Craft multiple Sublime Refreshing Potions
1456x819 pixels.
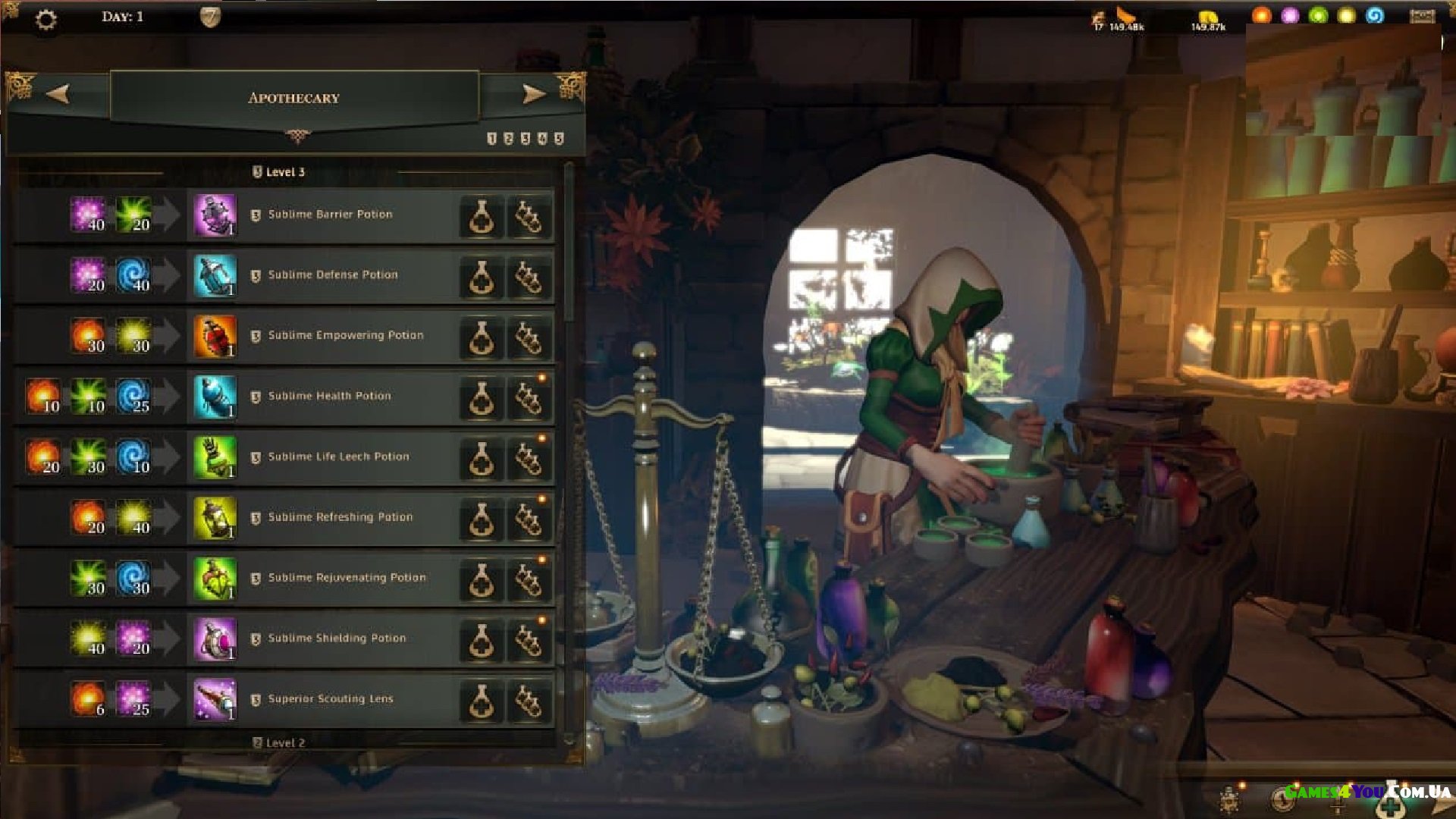pos(529,519)
